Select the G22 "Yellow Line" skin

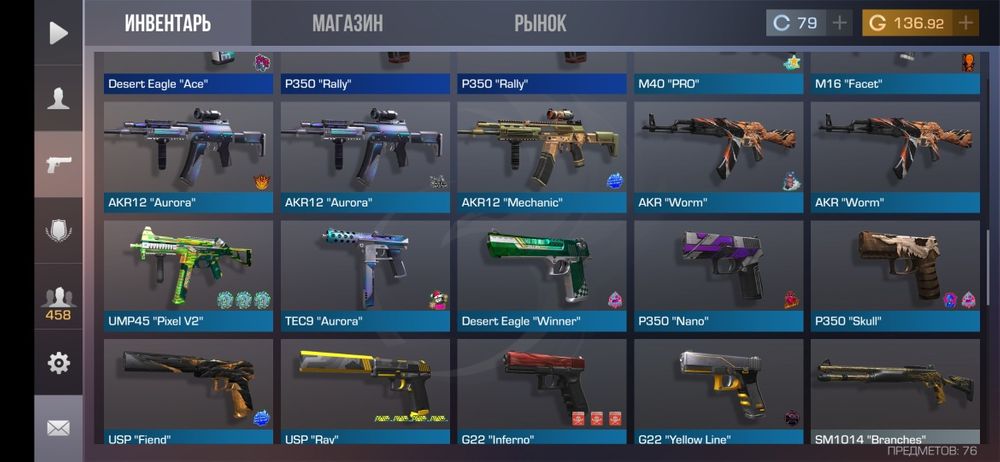pos(719,392)
